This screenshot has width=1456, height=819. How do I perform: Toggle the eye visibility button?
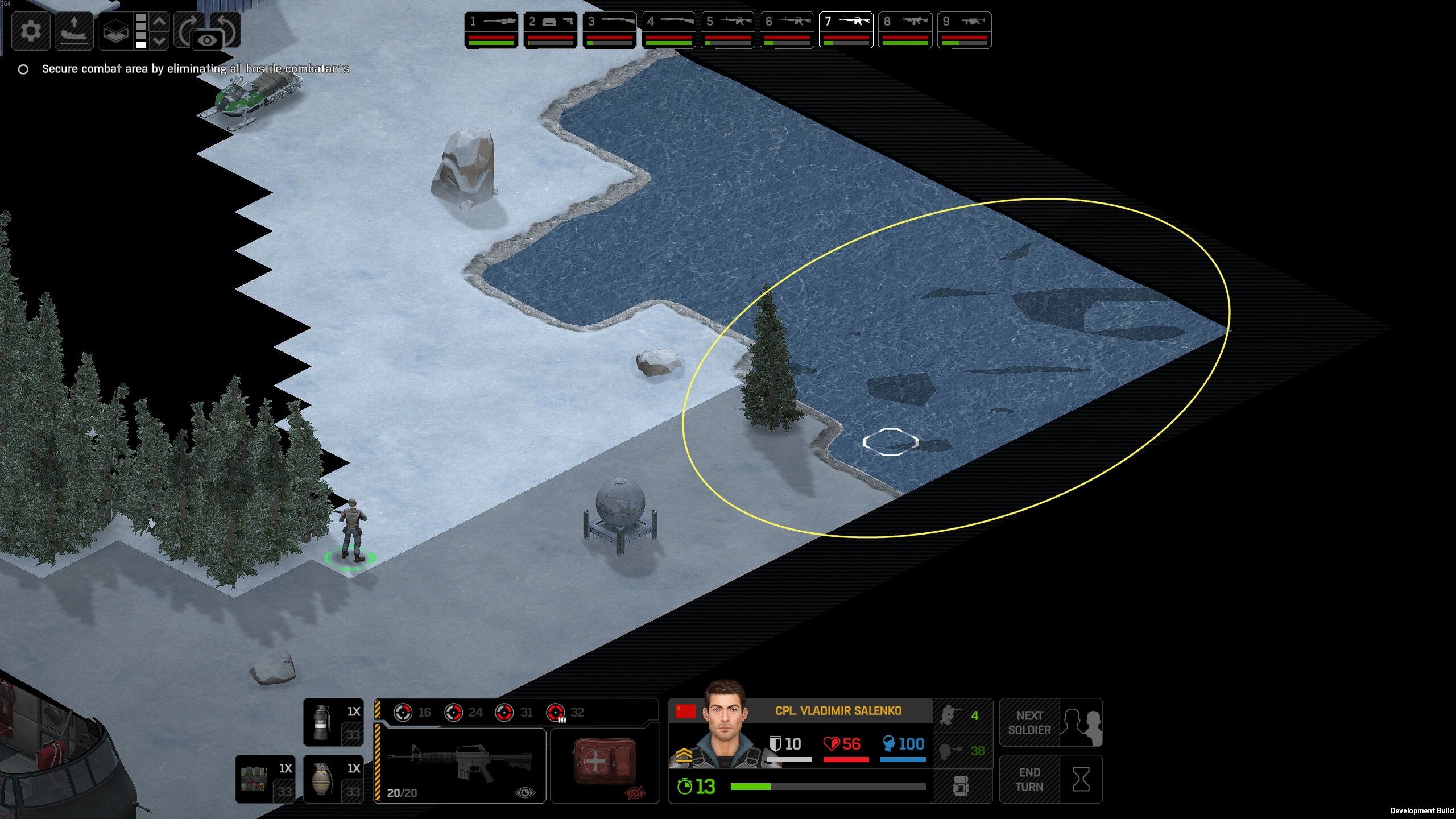click(x=208, y=40)
